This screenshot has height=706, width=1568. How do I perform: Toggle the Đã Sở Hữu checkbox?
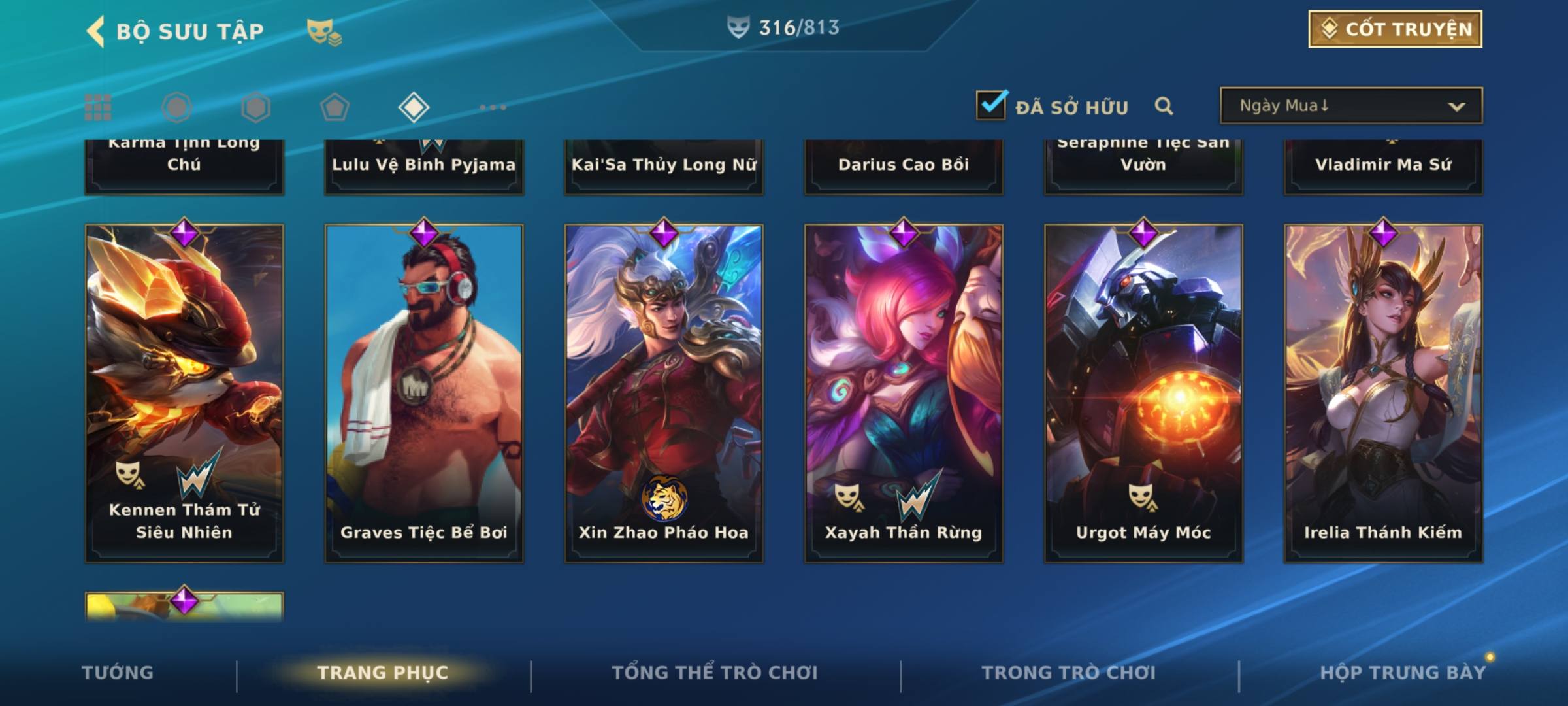(991, 105)
